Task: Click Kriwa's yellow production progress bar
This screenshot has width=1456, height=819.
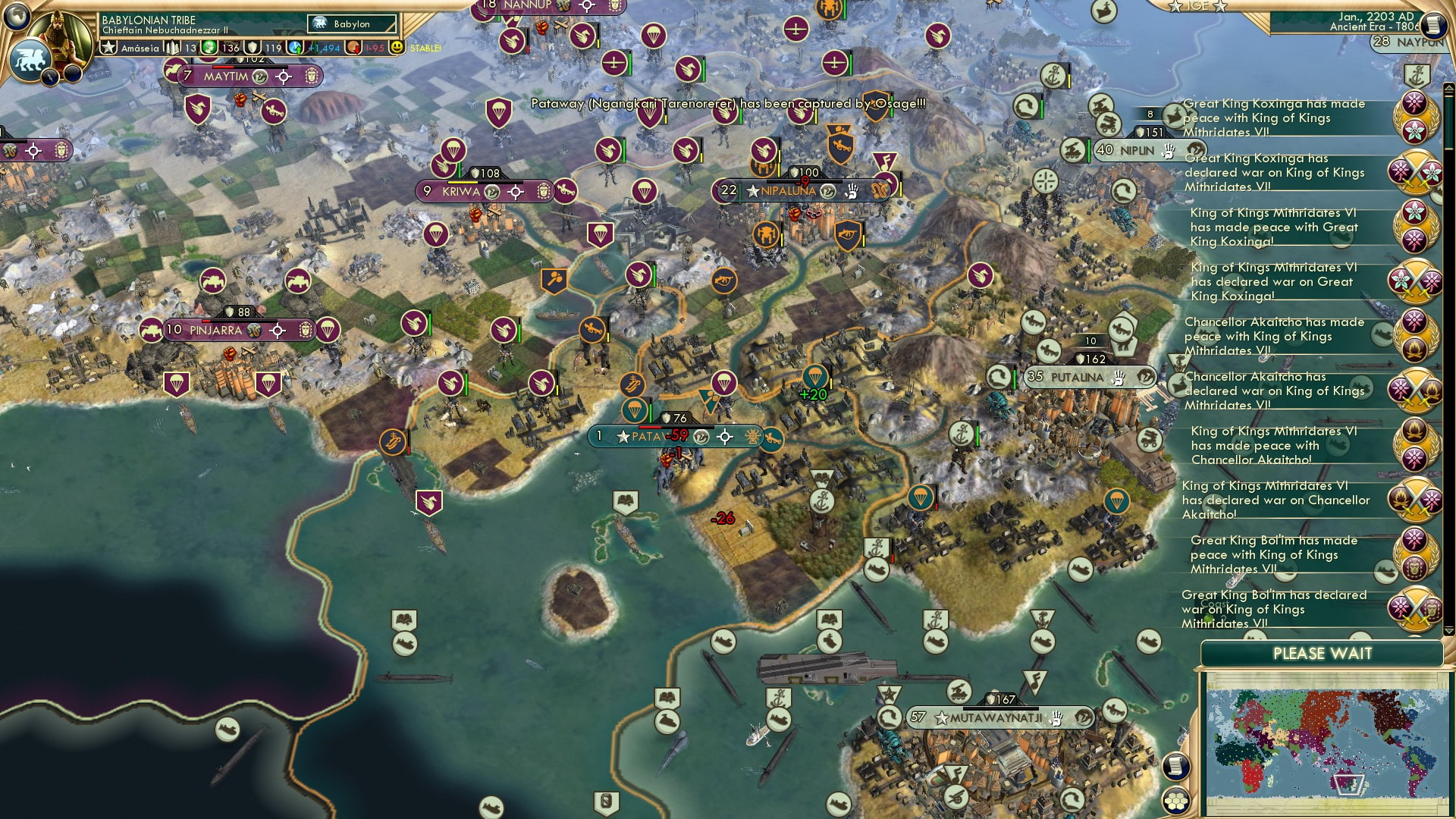Action: coord(463,183)
